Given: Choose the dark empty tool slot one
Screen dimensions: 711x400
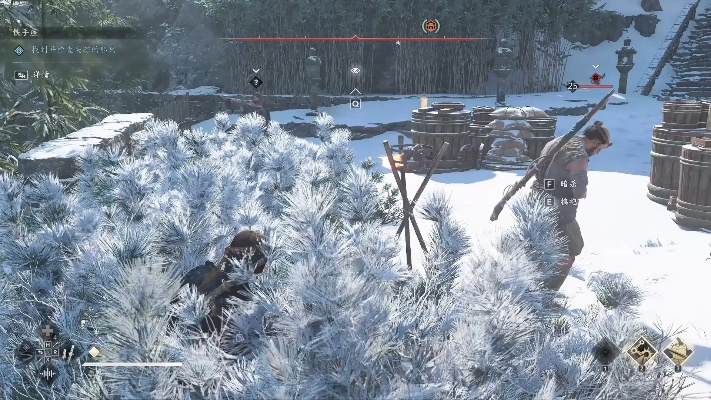Looking at the screenshot, I should click(605, 350).
